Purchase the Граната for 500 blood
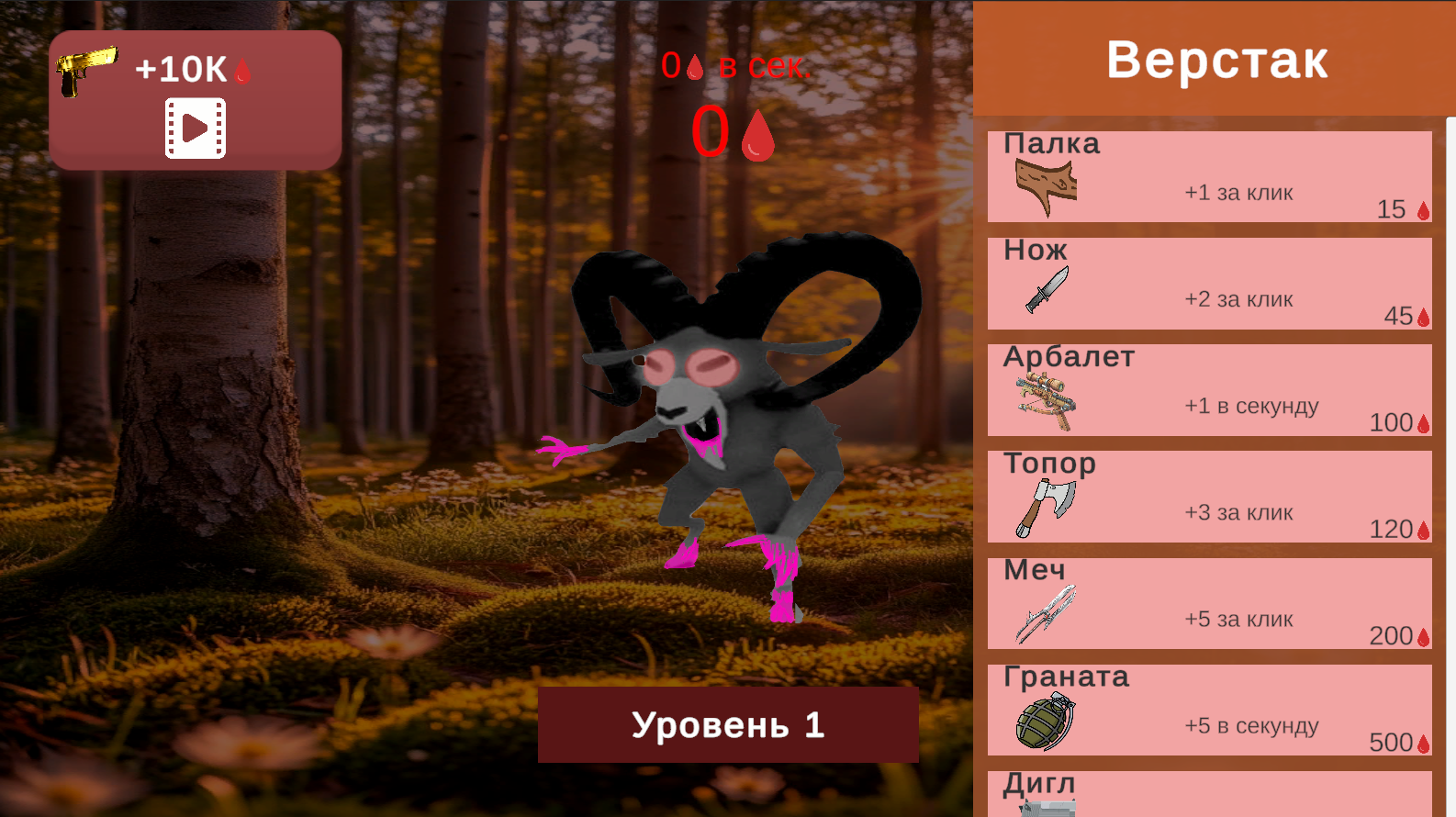Image resolution: width=1456 pixels, height=817 pixels. 1209,710
